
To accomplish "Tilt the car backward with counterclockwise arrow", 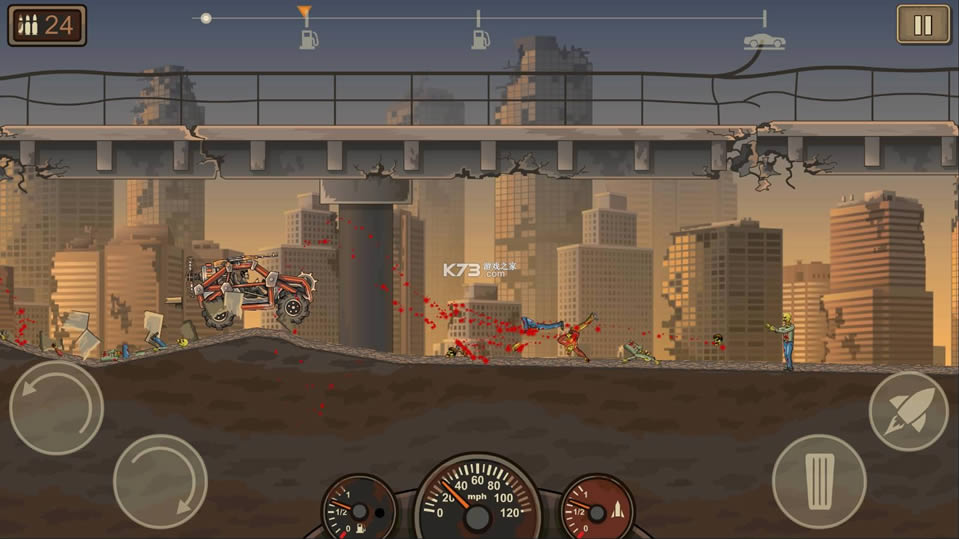I will tap(56, 407).
